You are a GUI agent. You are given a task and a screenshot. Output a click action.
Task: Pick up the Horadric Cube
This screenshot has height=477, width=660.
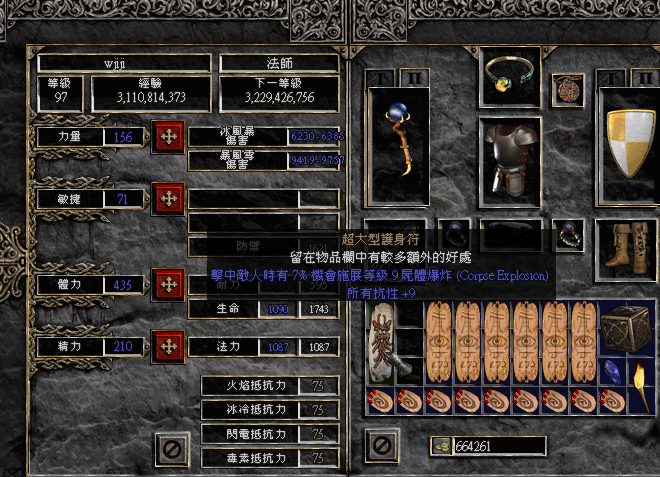coord(628,325)
